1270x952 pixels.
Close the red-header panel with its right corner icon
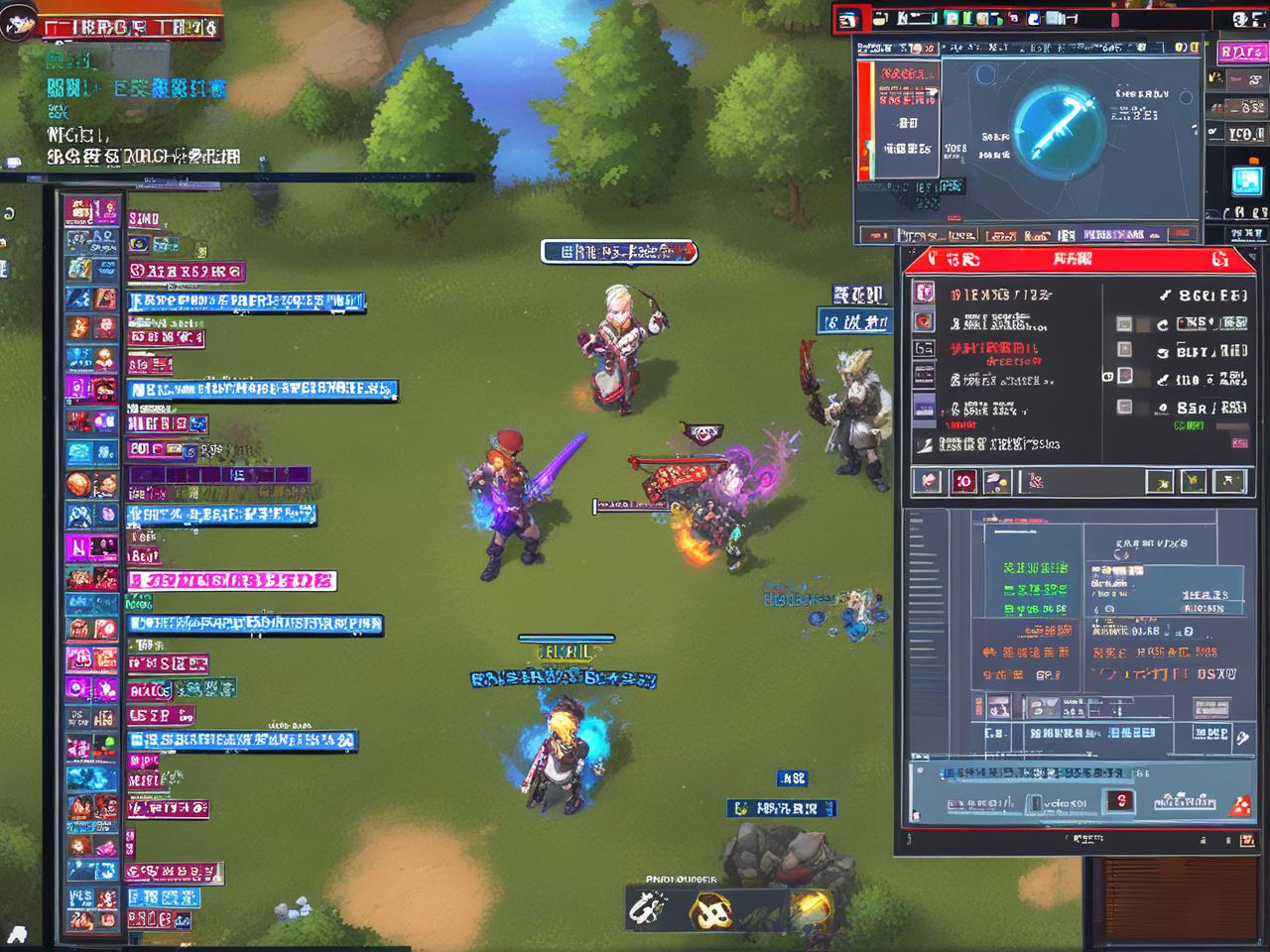point(1219,260)
